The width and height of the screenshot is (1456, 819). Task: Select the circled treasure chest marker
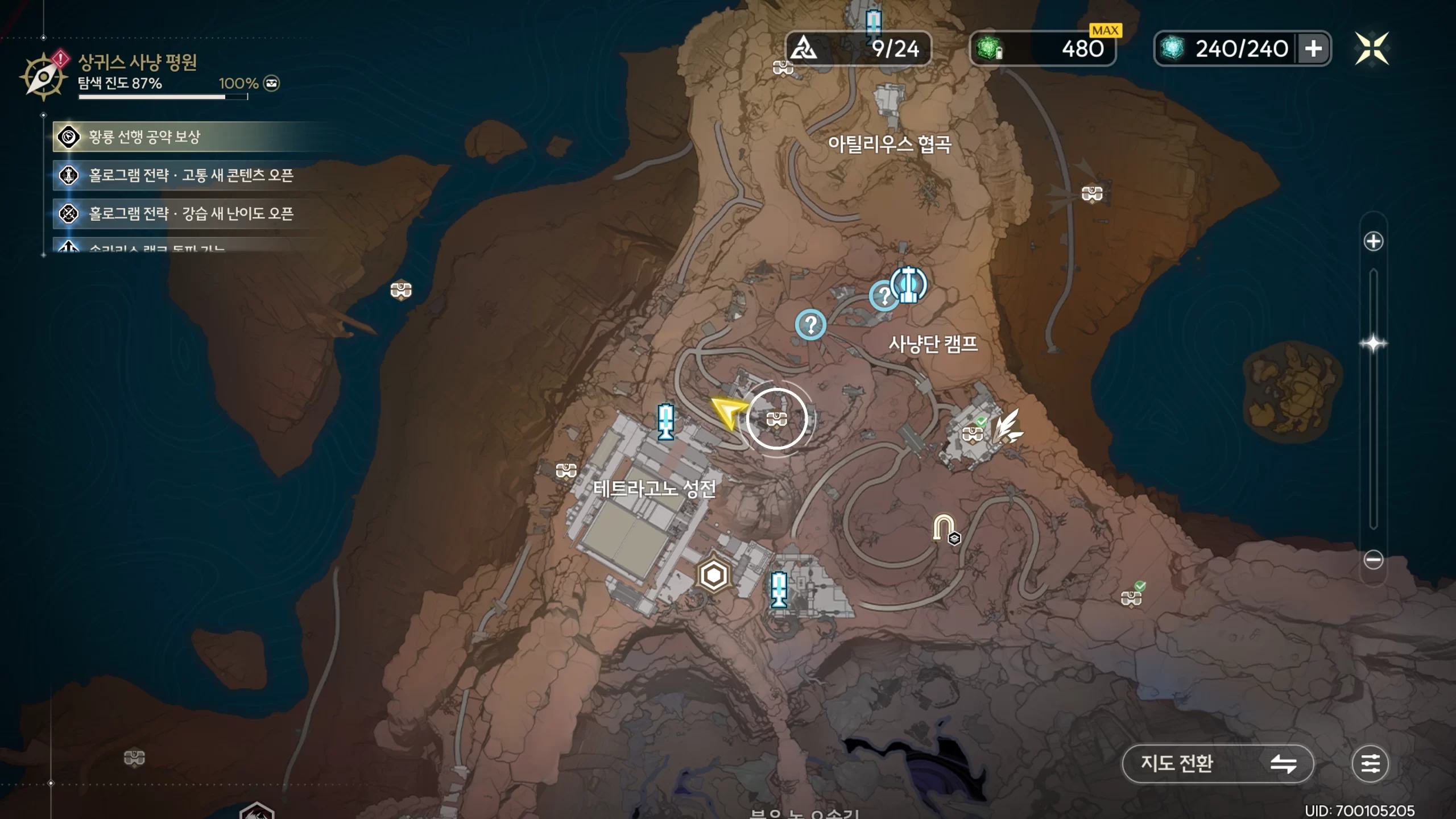point(776,419)
